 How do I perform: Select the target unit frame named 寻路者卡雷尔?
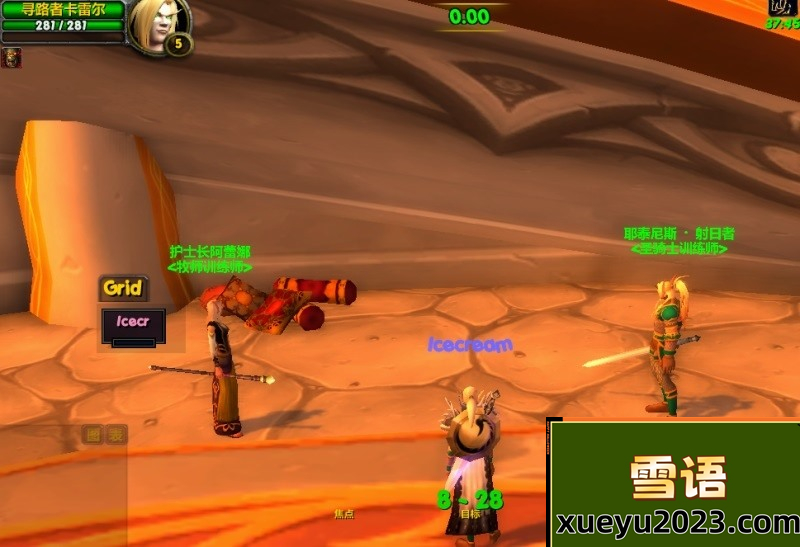coord(62,10)
